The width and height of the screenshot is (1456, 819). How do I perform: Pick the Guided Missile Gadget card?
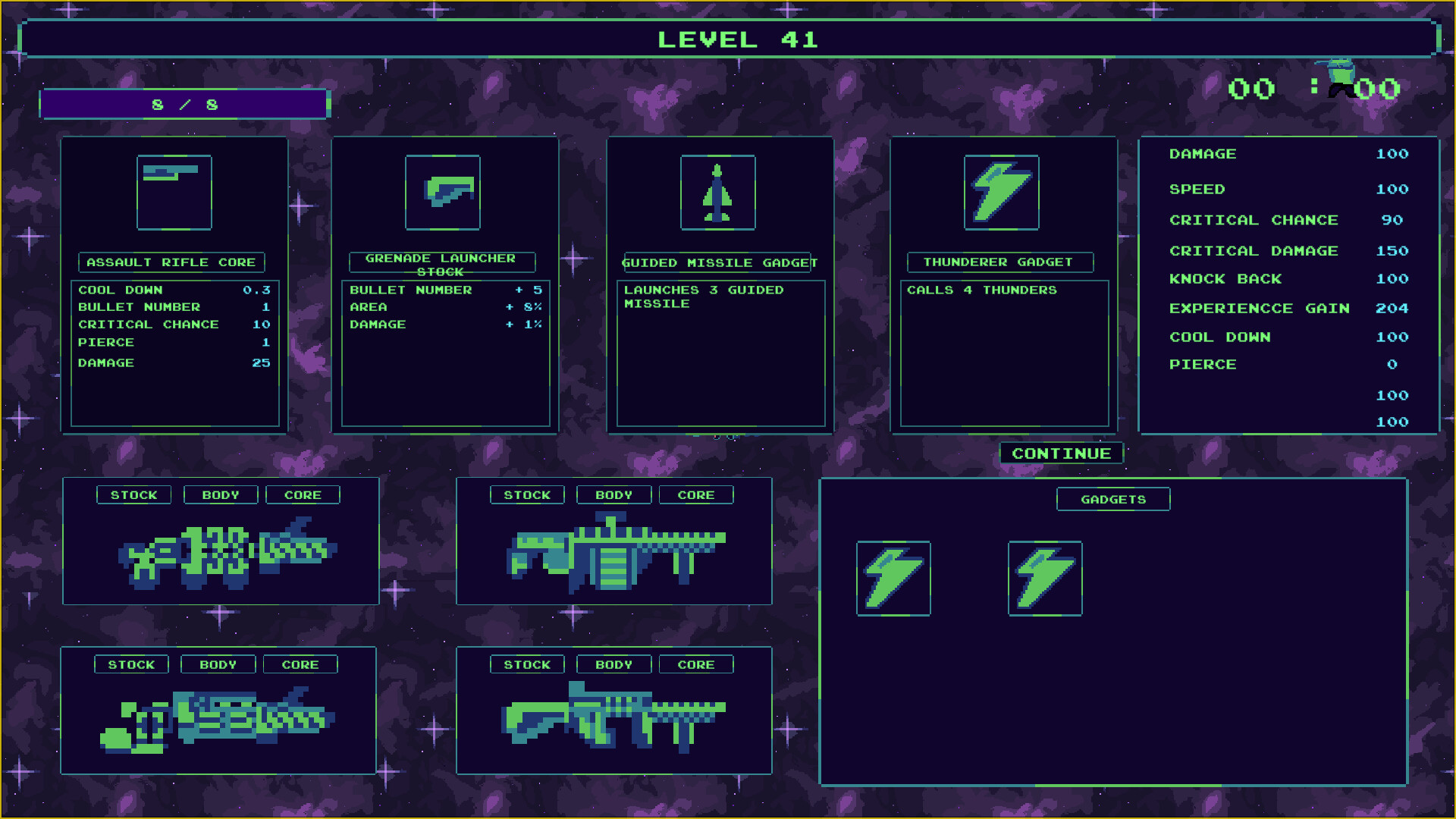click(720, 284)
